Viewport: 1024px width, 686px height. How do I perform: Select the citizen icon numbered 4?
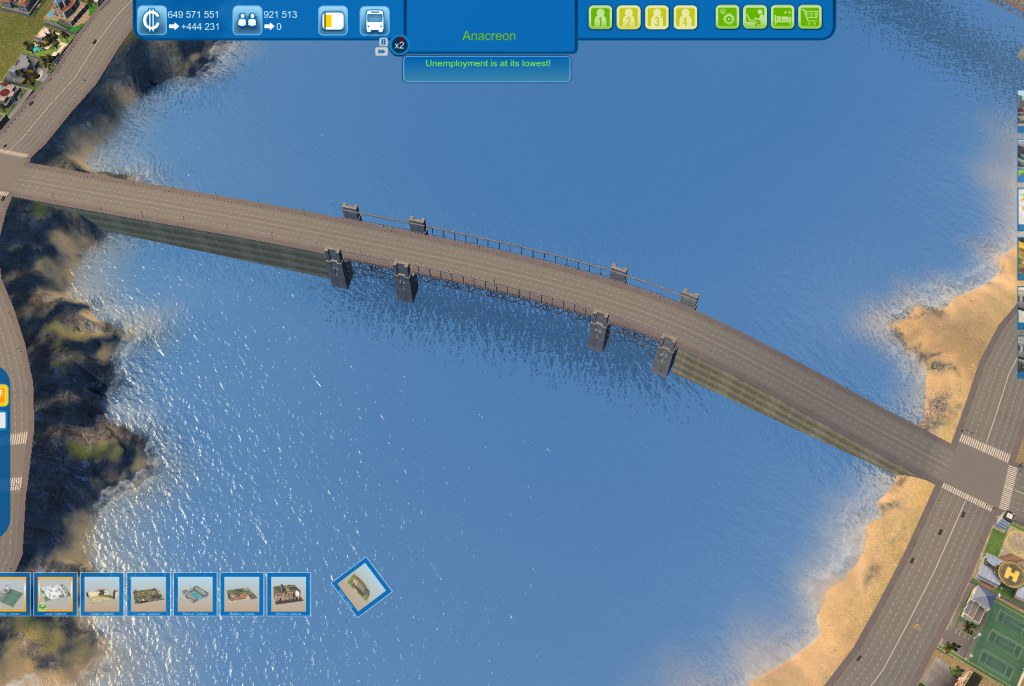685,17
